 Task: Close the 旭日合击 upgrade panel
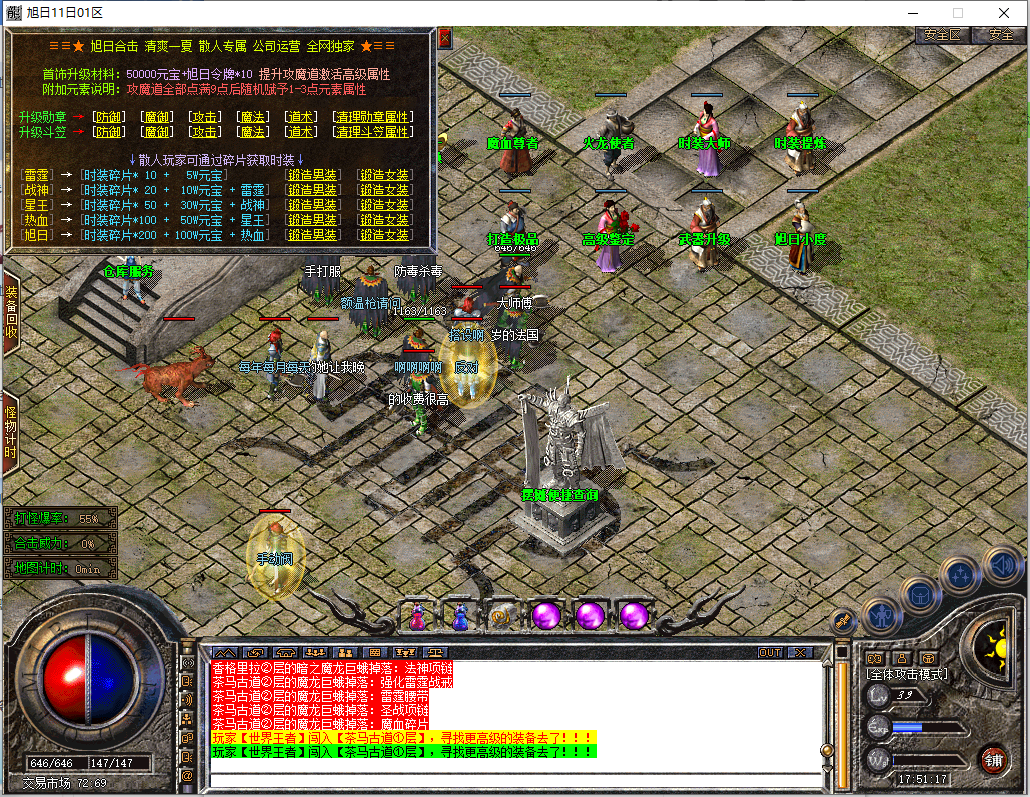click(445, 39)
